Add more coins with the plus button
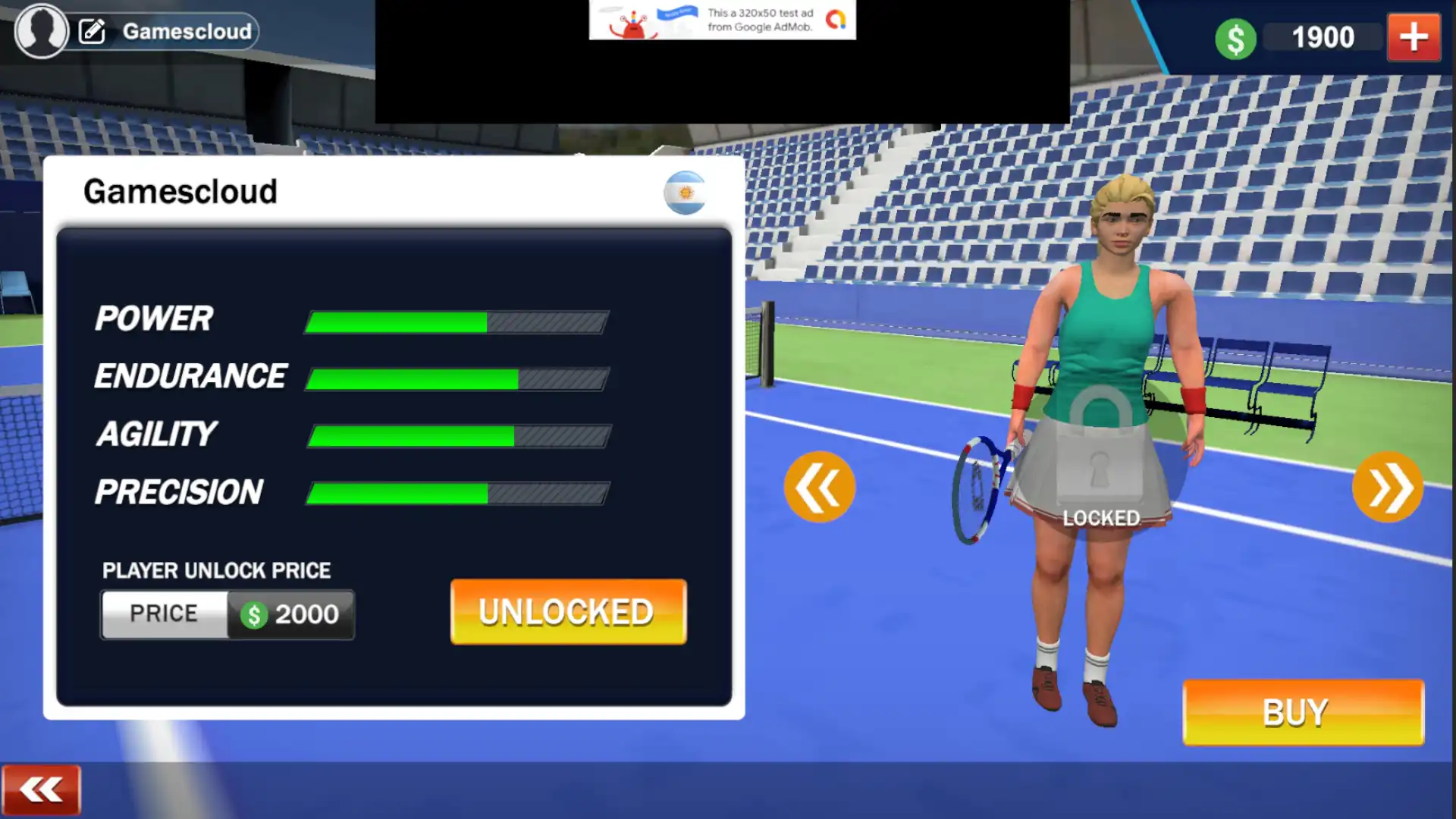 tap(1414, 37)
